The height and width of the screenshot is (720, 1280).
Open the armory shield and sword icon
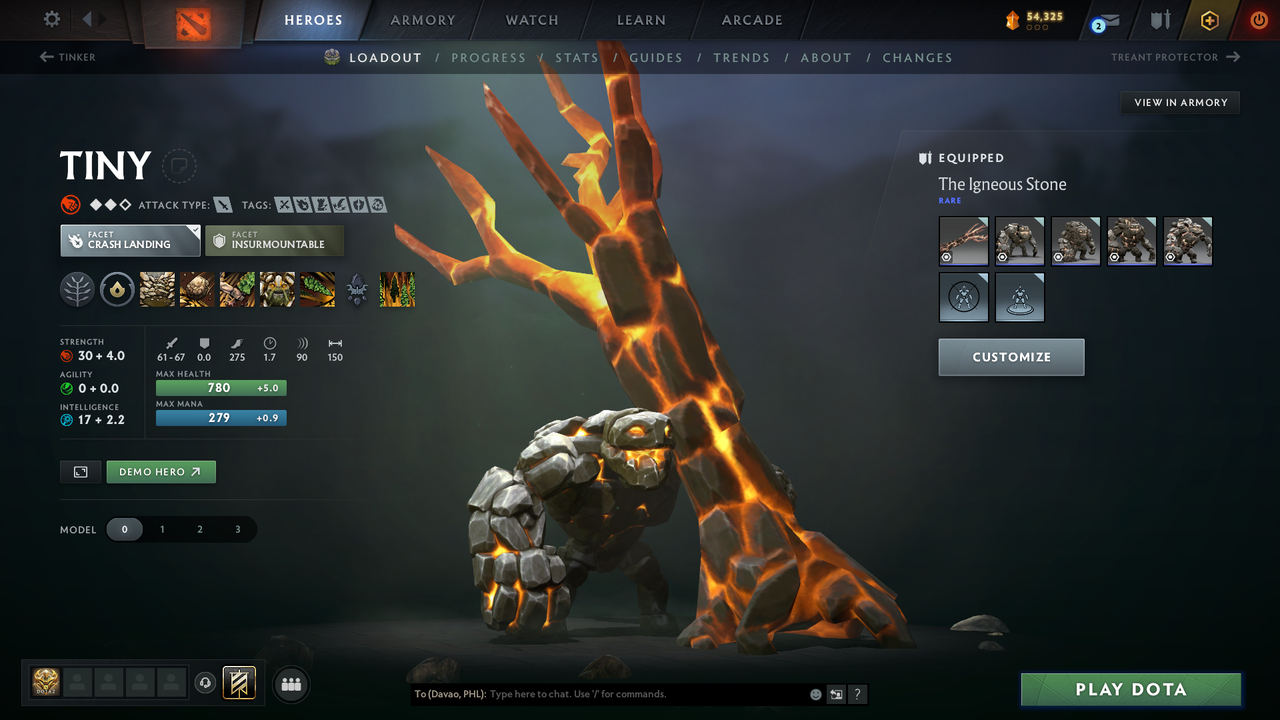point(1160,20)
